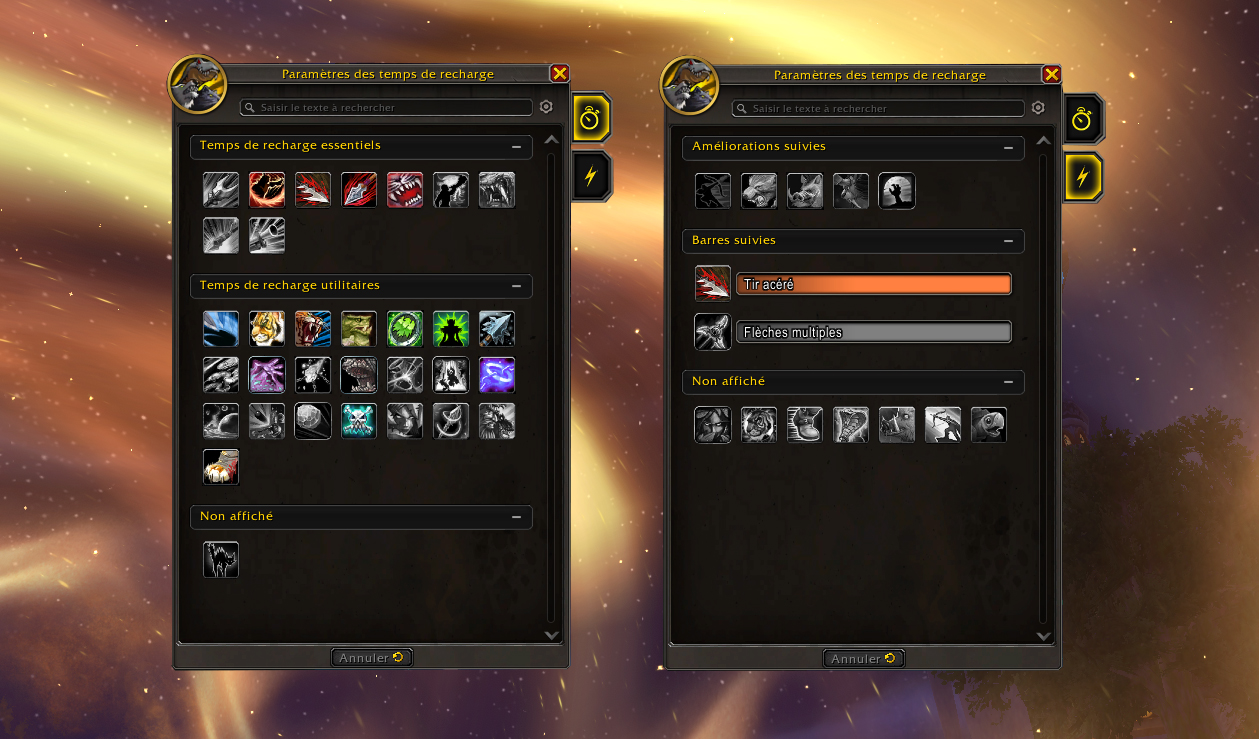Choose the colored tiger face cooldown icon
1259x739 pixels.
pyautogui.click(x=267, y=329)
